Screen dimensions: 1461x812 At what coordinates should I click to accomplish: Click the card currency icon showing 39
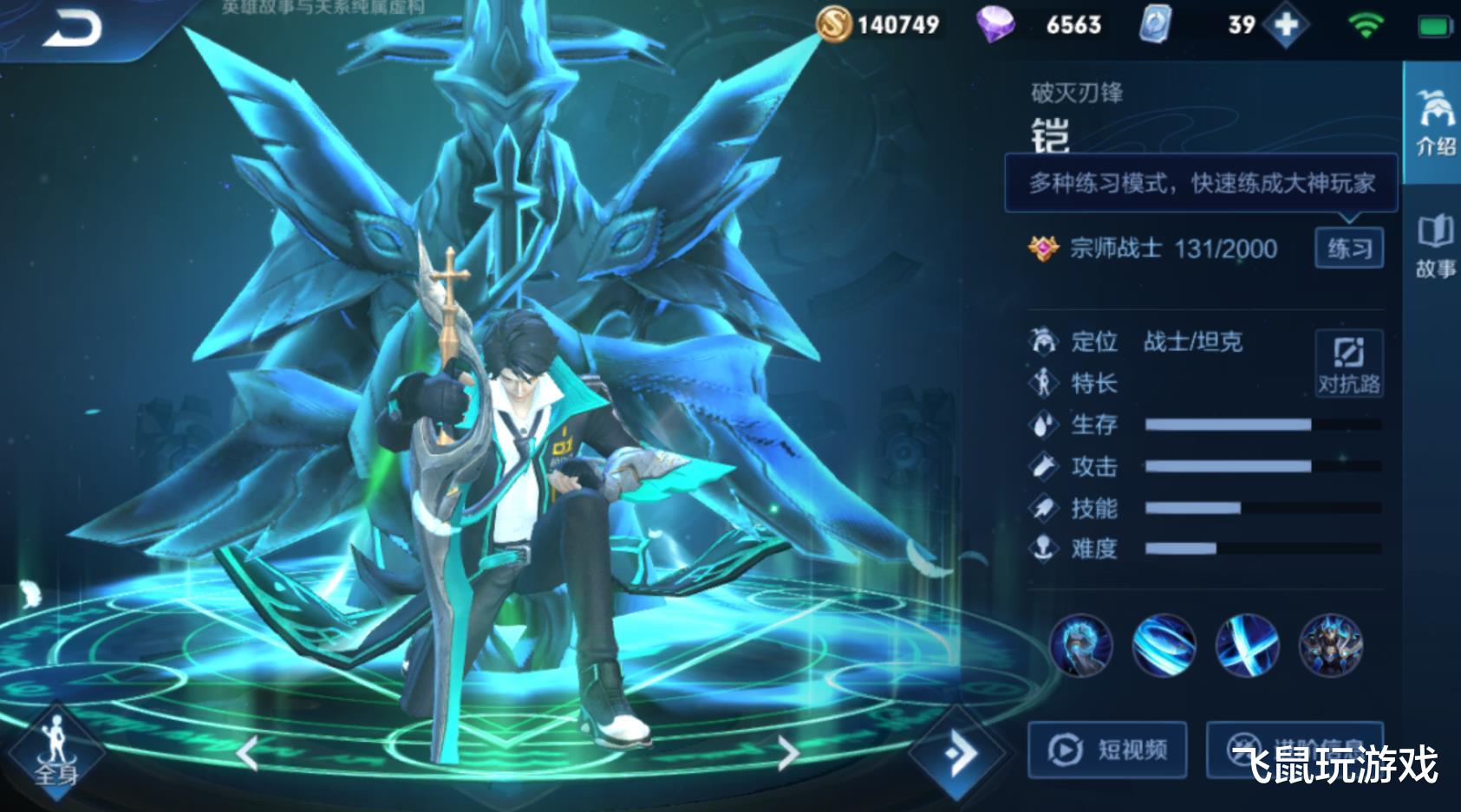[1153, 24]
